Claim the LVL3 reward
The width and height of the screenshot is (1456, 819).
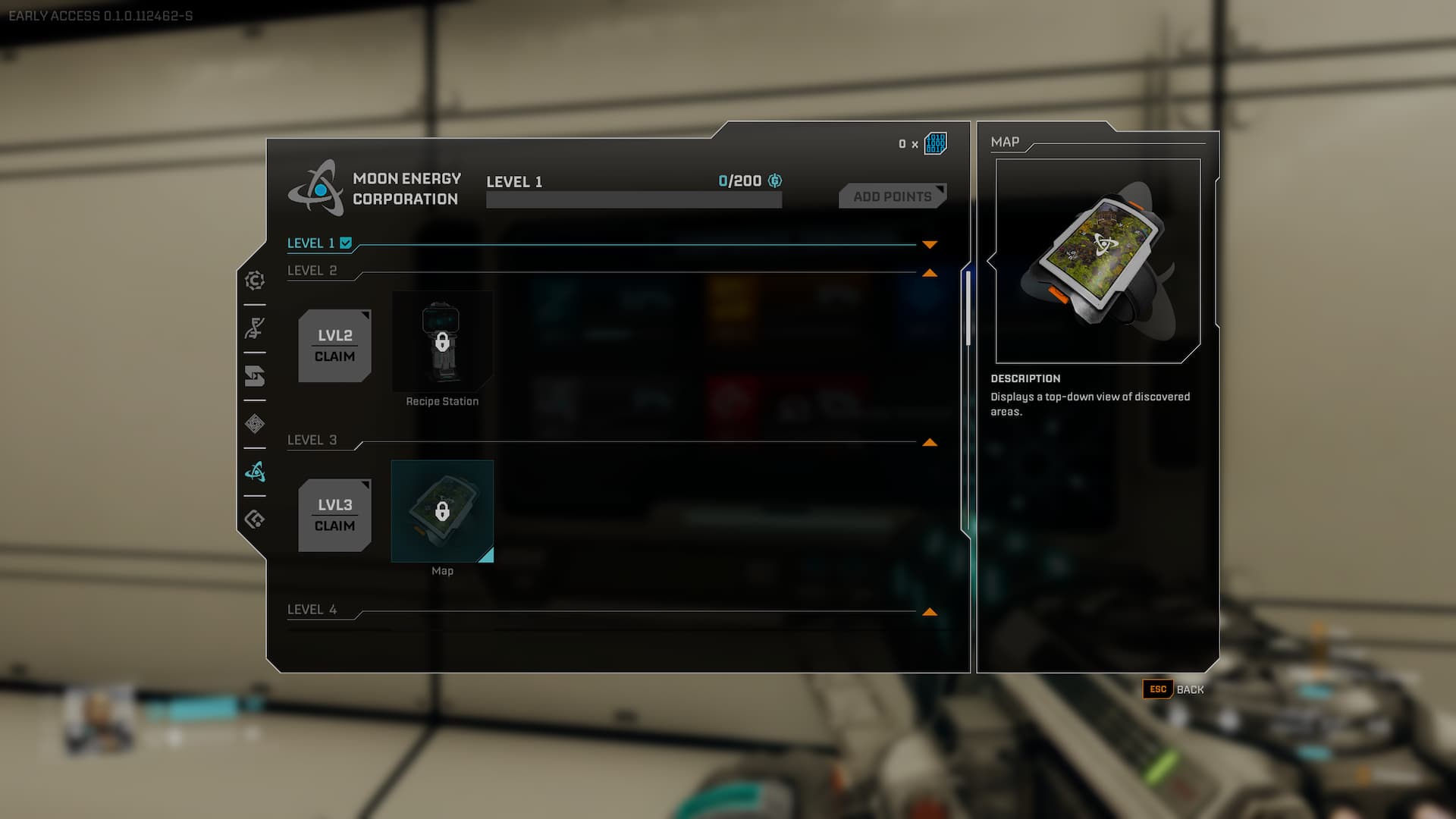[334, 515]
